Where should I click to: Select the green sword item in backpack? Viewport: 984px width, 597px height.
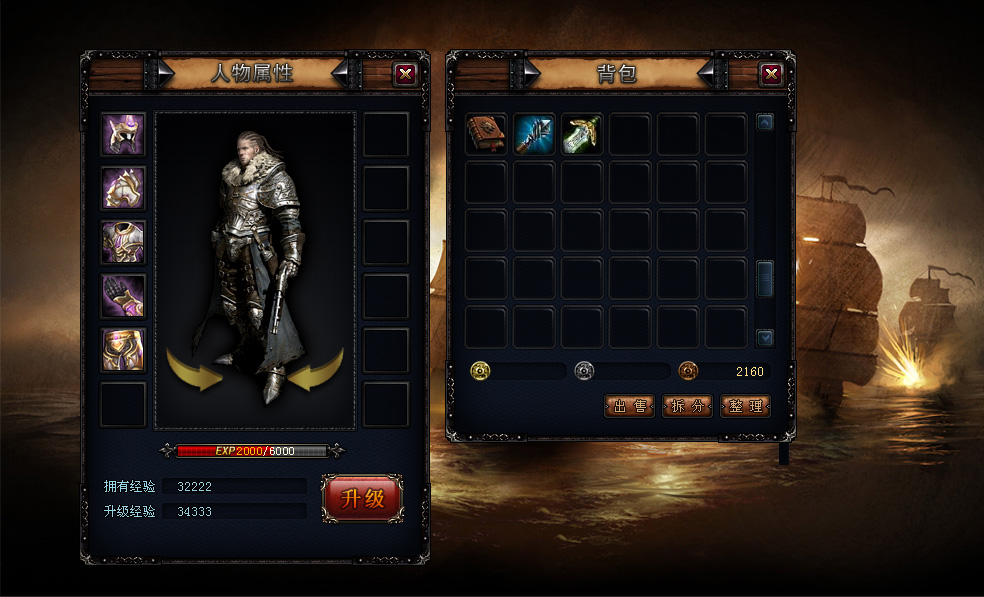[x=582, y=135]
